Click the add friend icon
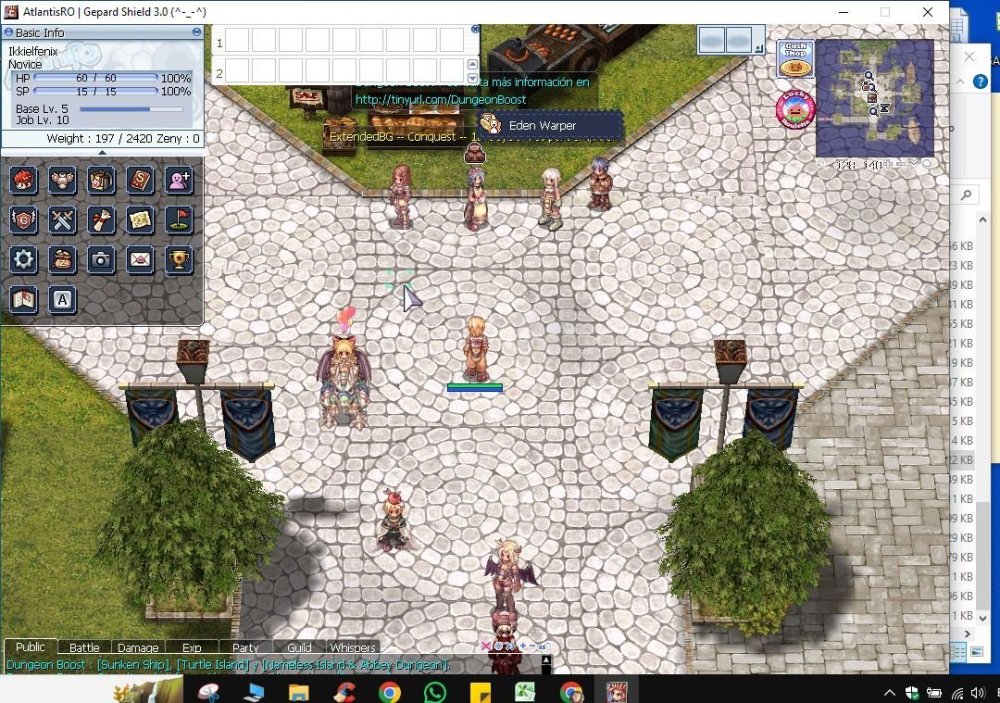This screenshot has height=703, width=1000. (x=179, y=181)
